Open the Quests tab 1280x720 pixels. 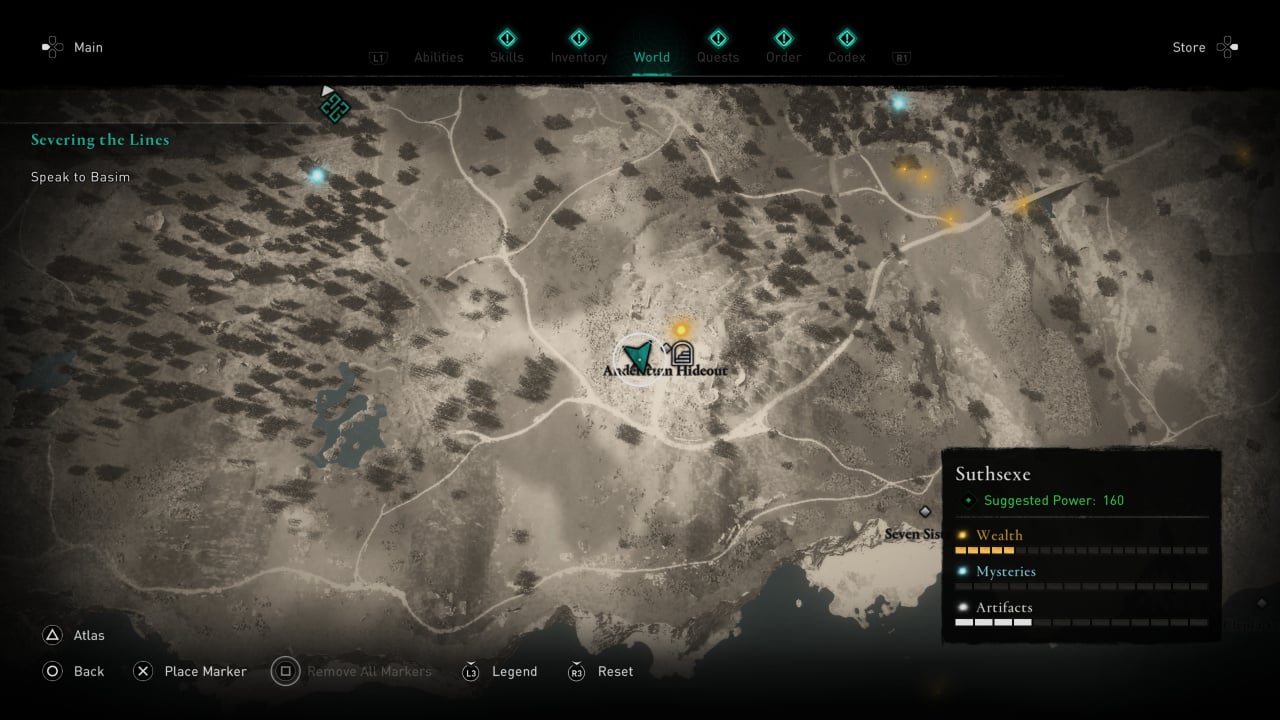tap(718, 57)
